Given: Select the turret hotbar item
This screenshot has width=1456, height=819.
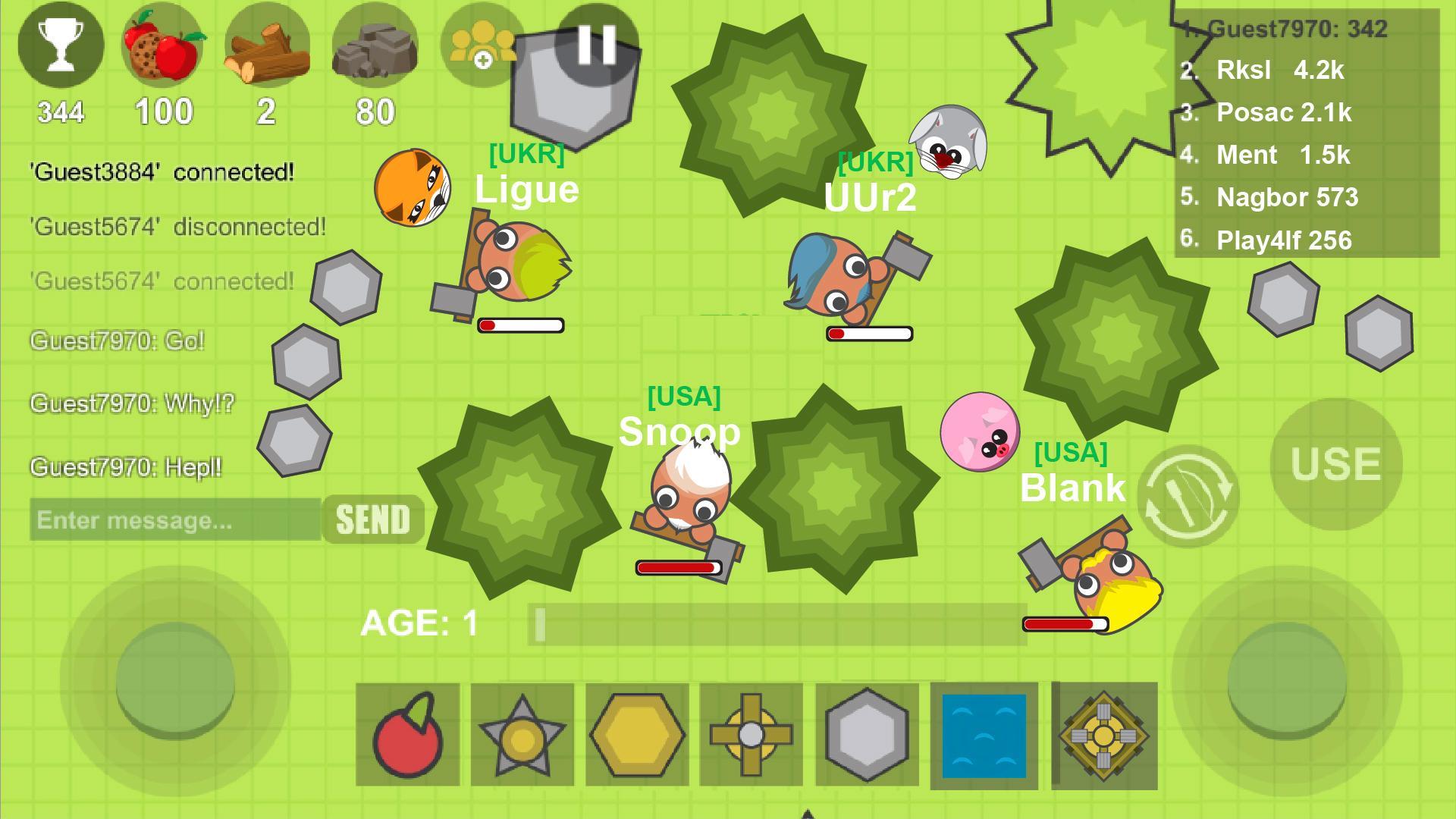Looking at the screenshot, I should click(1103, 734).
